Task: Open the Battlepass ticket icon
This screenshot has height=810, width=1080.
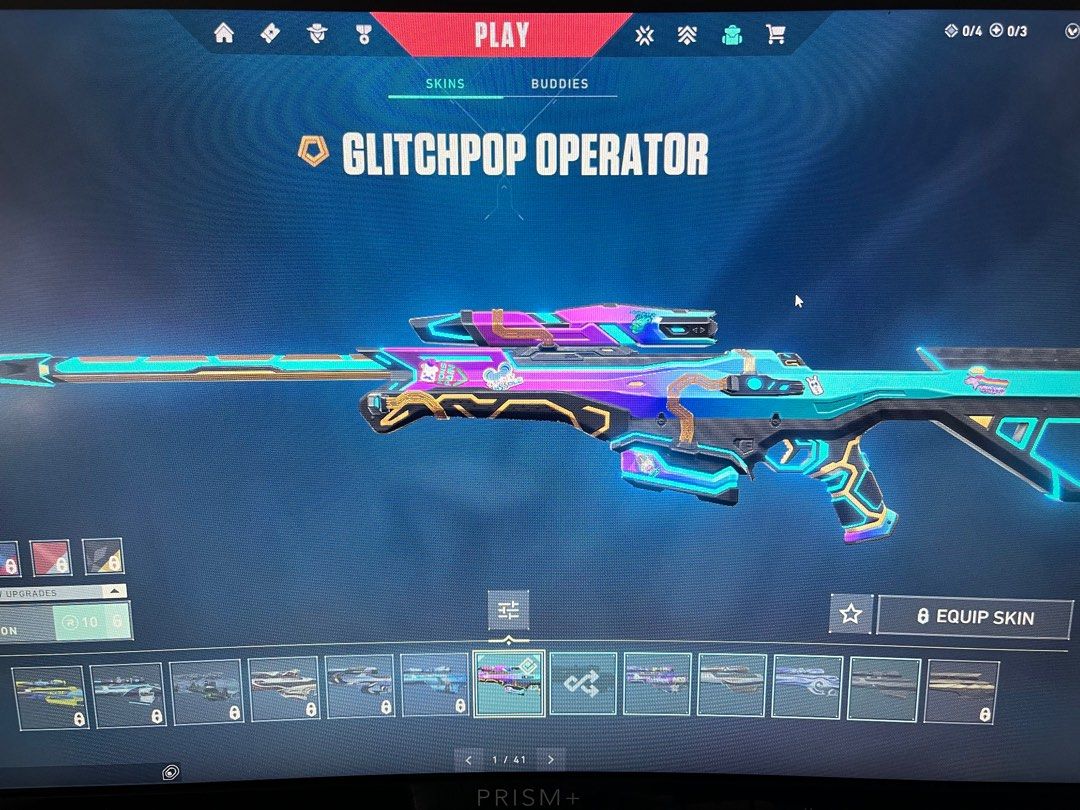Action: 270,34
